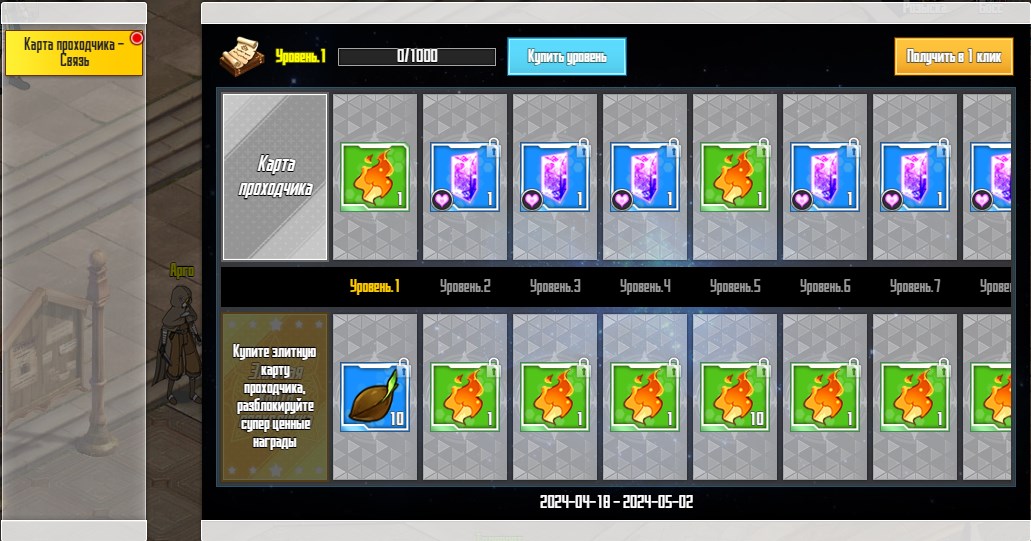Select the elite flame reward for level 2
1031x541 pixels.
[465, 396]
